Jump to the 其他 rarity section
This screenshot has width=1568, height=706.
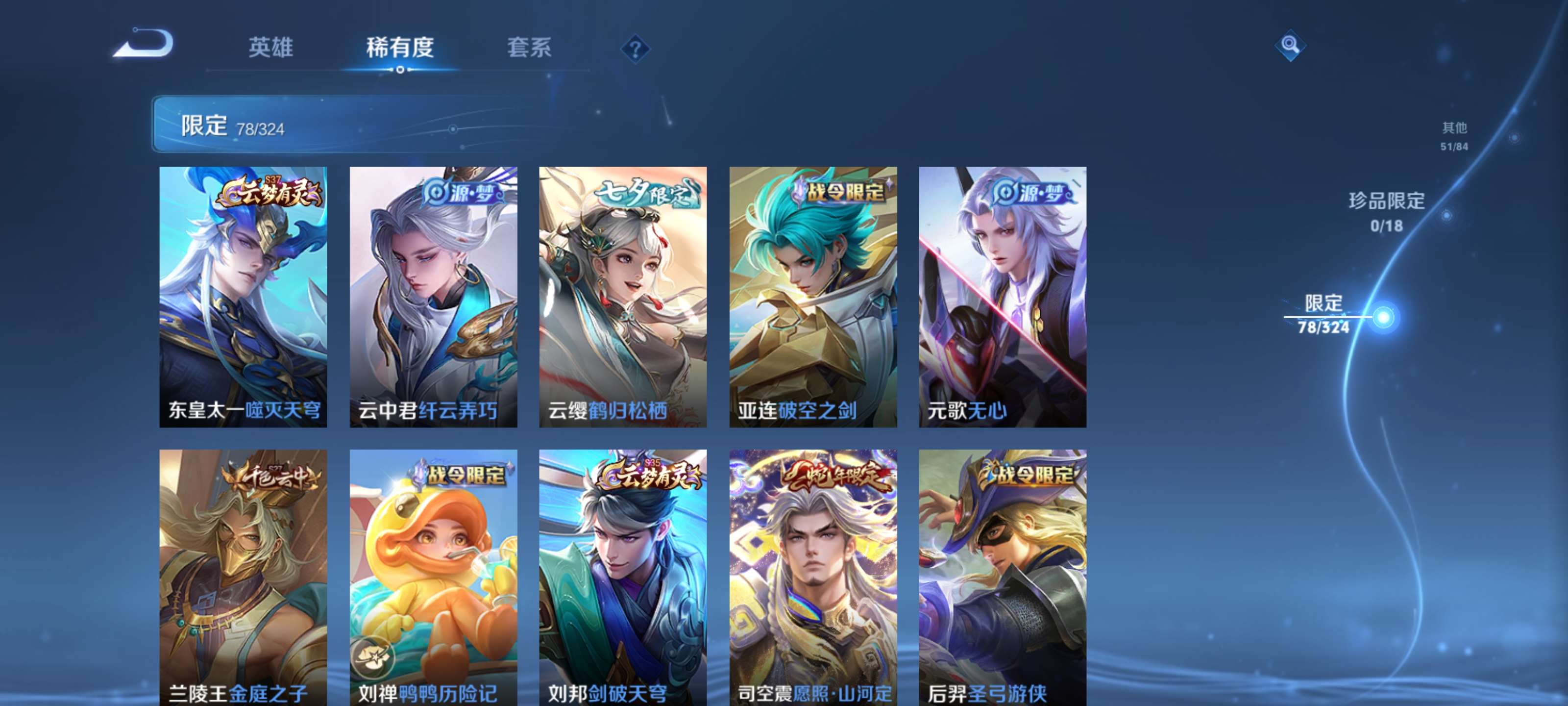(1454, 135)
